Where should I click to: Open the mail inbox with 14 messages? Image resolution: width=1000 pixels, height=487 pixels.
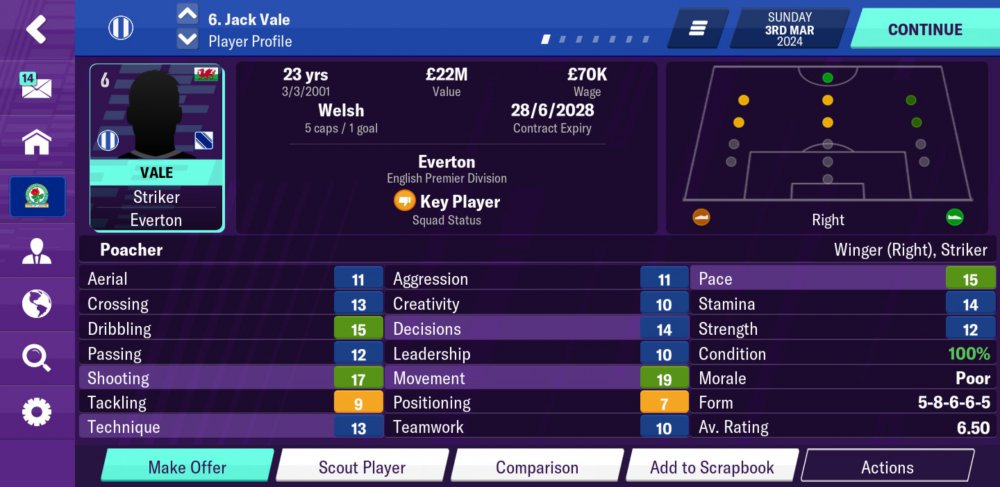tap(36, 86)
